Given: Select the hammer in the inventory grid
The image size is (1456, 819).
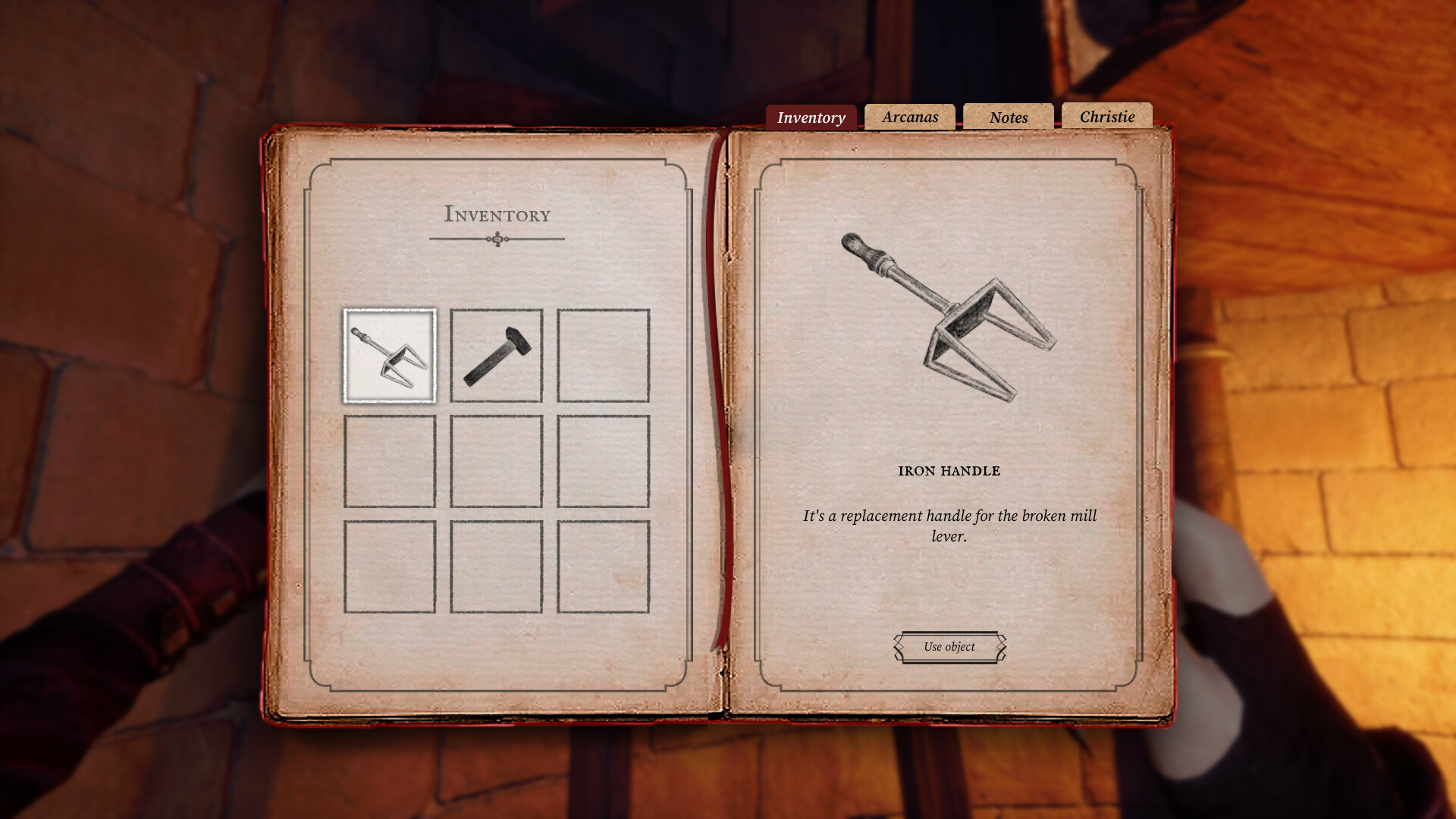Looking at the screenshot, I should [496, 355].
